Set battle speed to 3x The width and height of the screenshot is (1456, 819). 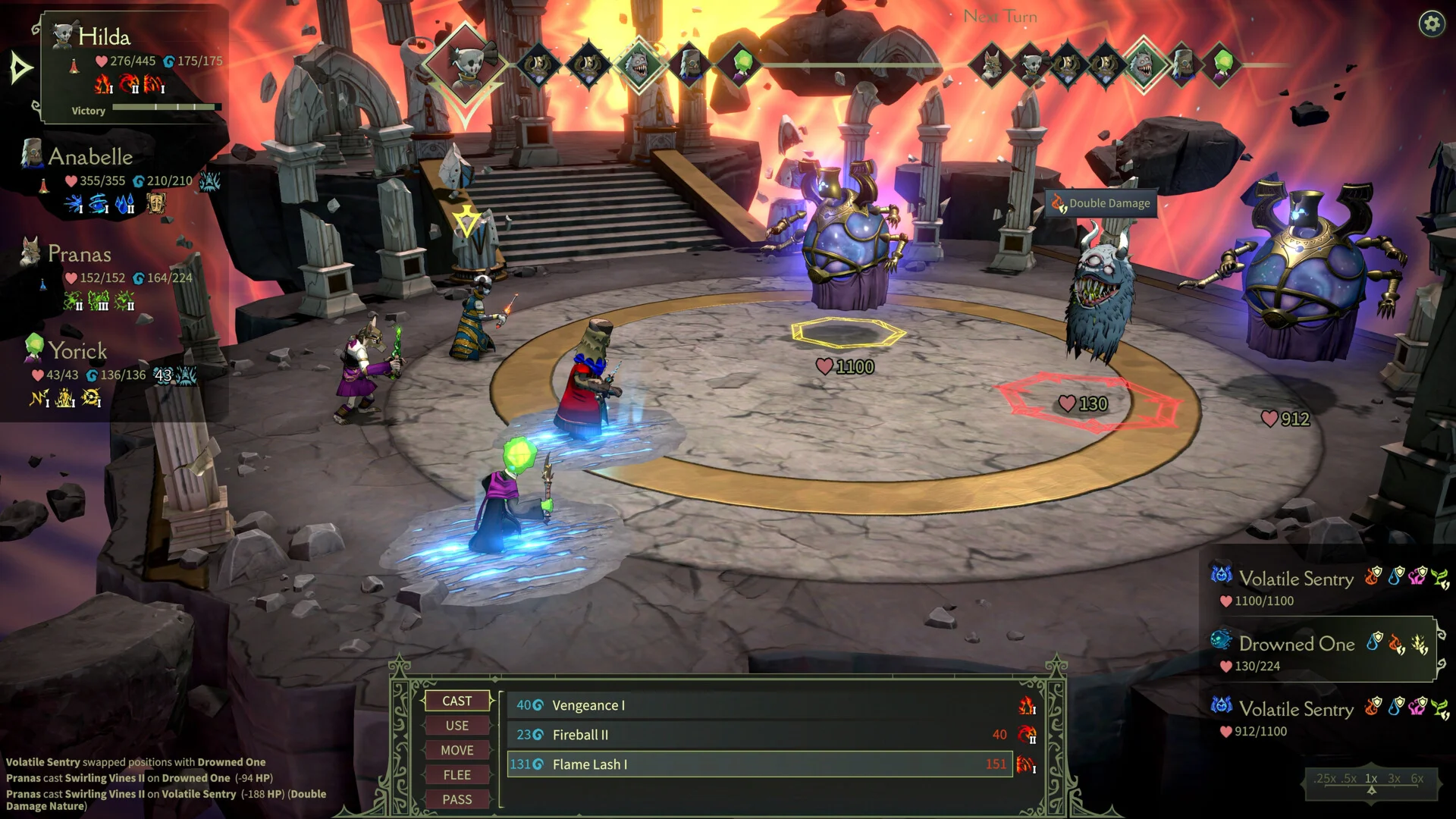pyautogui.click(x=1394, y=779)
